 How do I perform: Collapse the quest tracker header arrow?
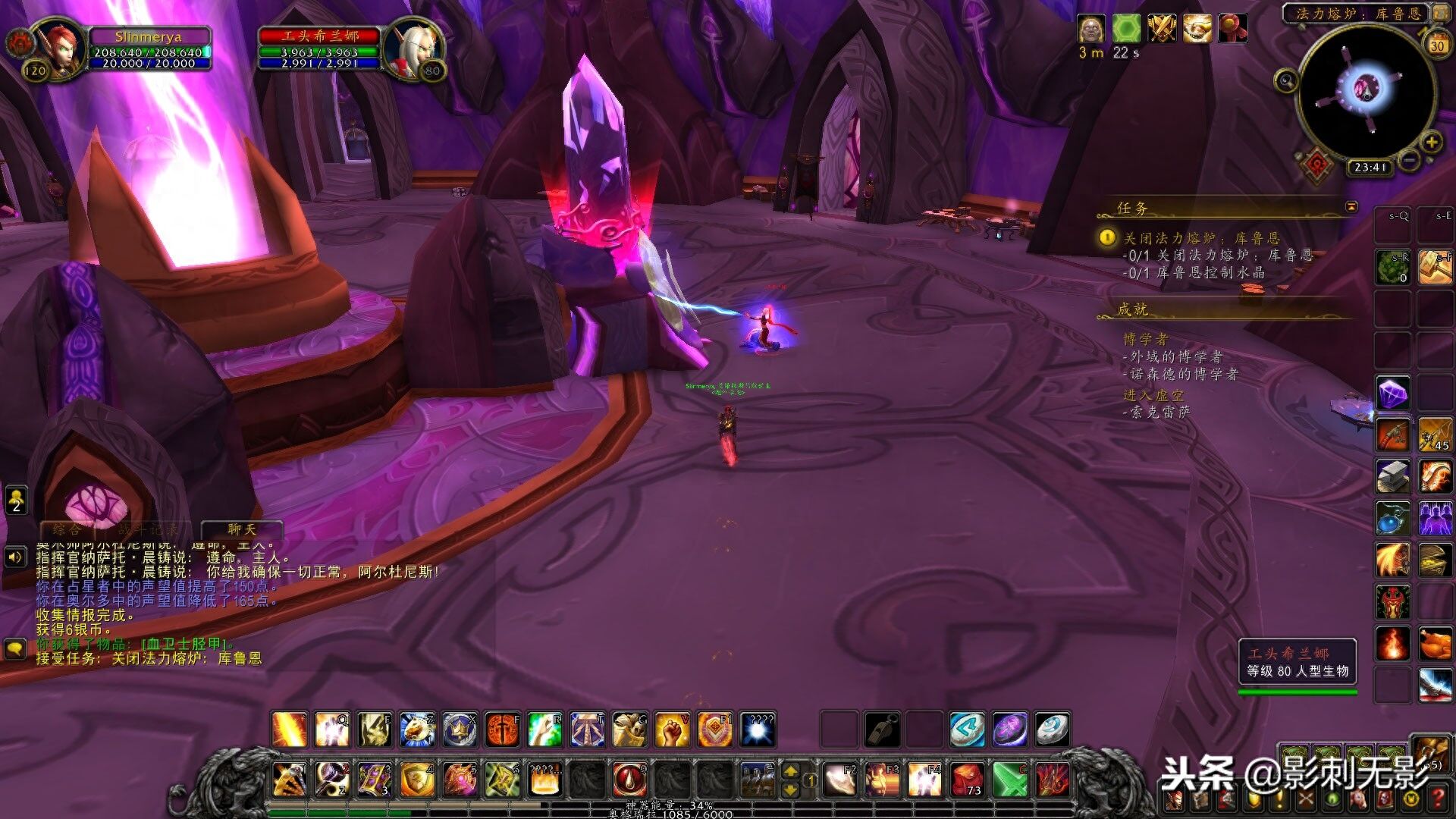1351,207
